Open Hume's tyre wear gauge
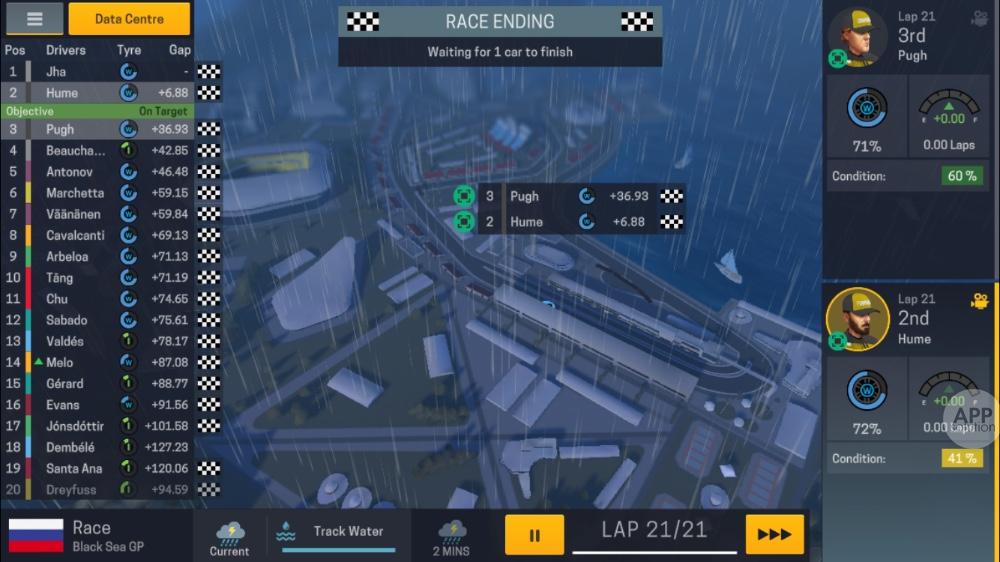The image size is (1000, 562). pyautogui.click(x=866, y=391)
